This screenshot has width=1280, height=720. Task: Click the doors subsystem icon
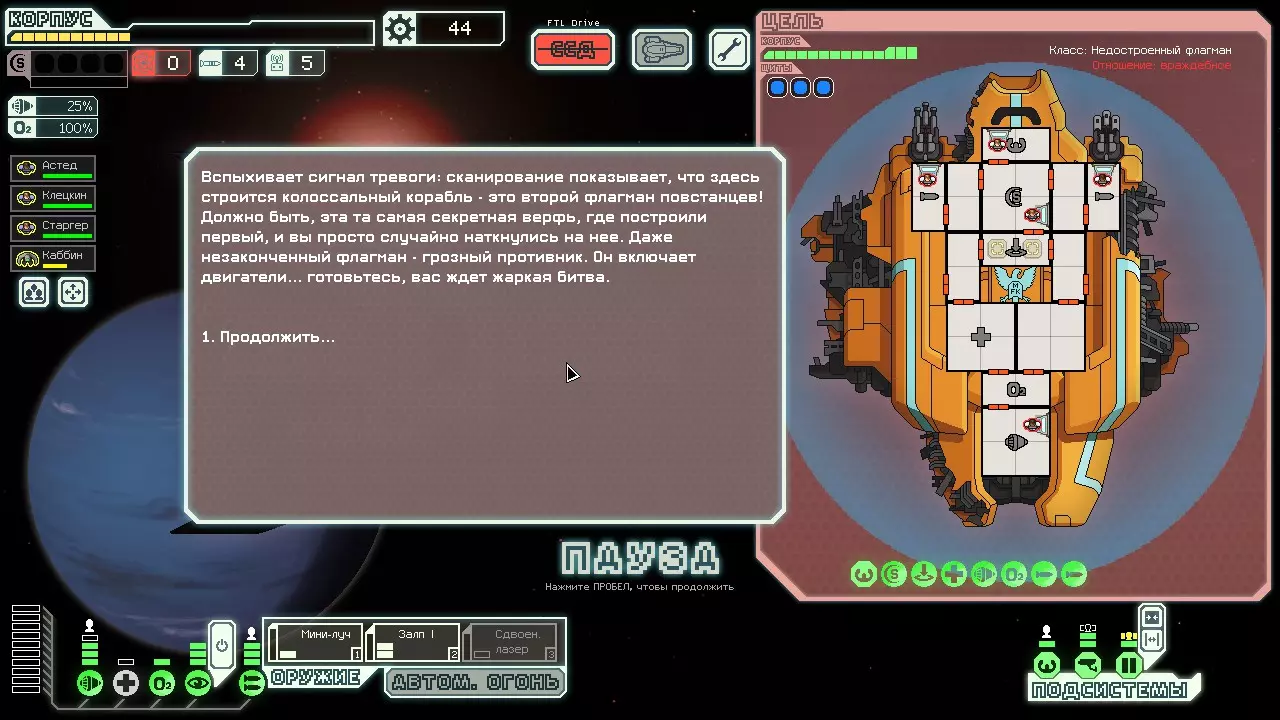[x=1129, y=665]
